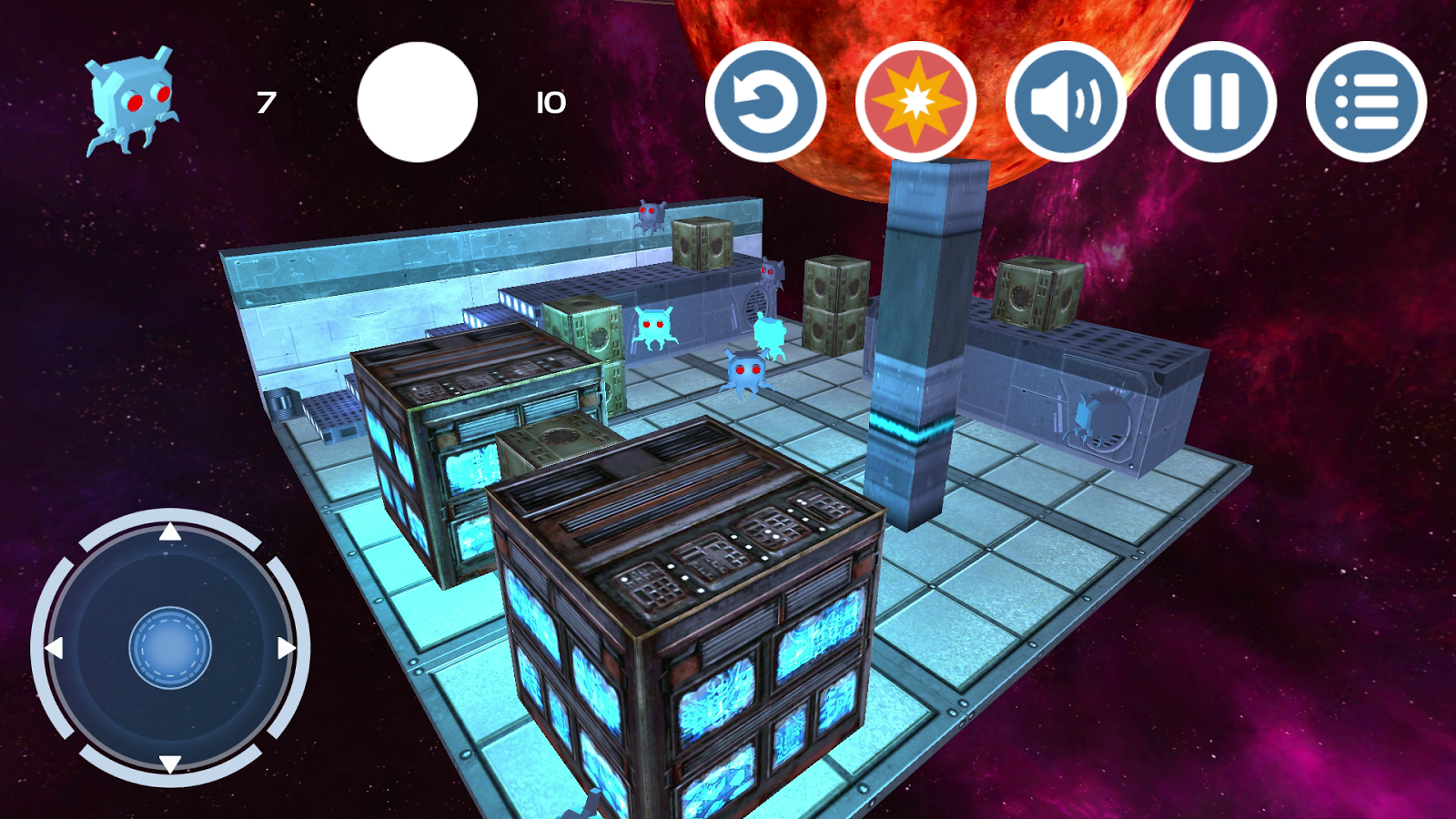Image resolution: width=1456 pixels, height=819 pixels.
Task: Activate the orange starburst explosion button
Action: (915, 102)
